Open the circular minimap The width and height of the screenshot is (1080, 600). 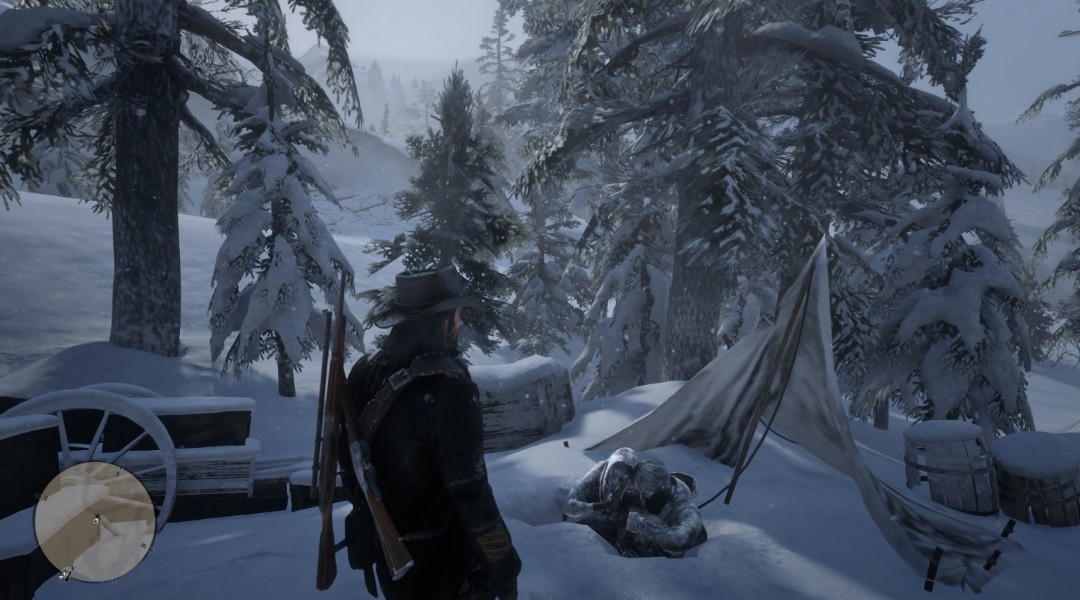94,521
